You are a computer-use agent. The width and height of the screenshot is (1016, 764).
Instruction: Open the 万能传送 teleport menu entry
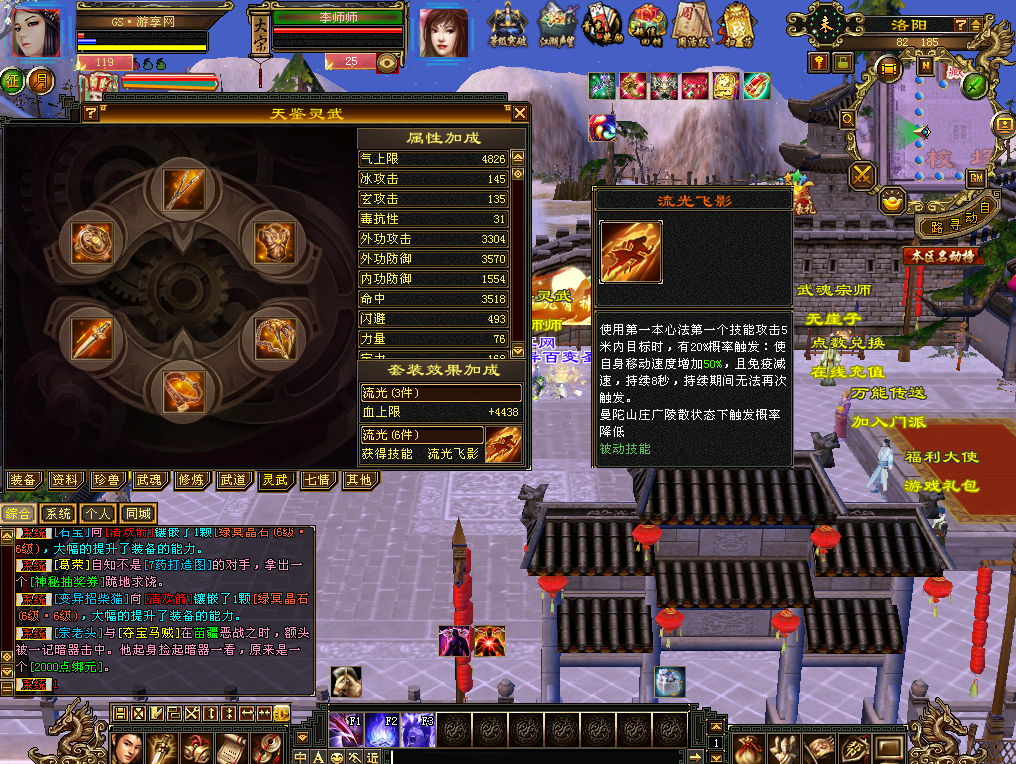click(888, 393)
